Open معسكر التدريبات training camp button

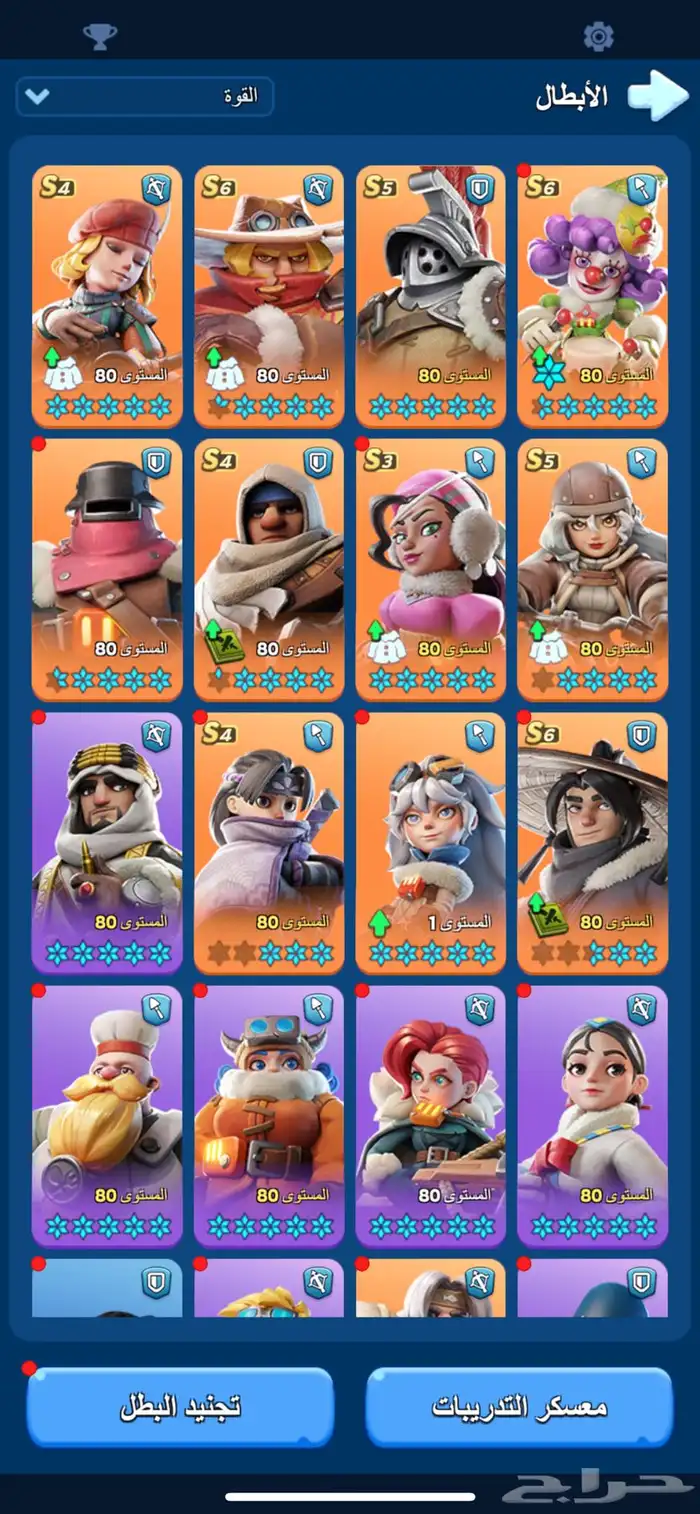tap(519, 1407)
